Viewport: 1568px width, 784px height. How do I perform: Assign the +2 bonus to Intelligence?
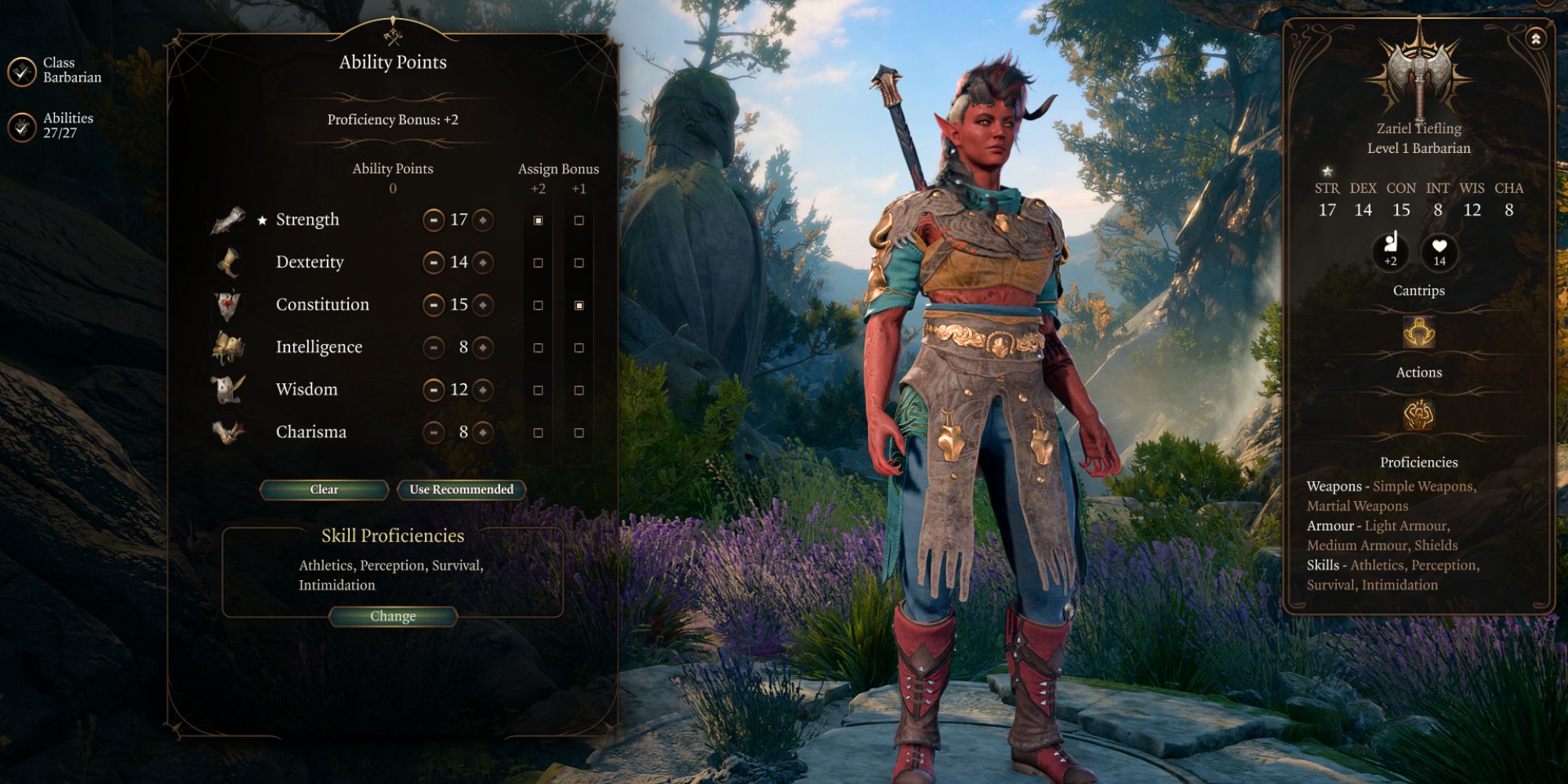tap(538, 348)
